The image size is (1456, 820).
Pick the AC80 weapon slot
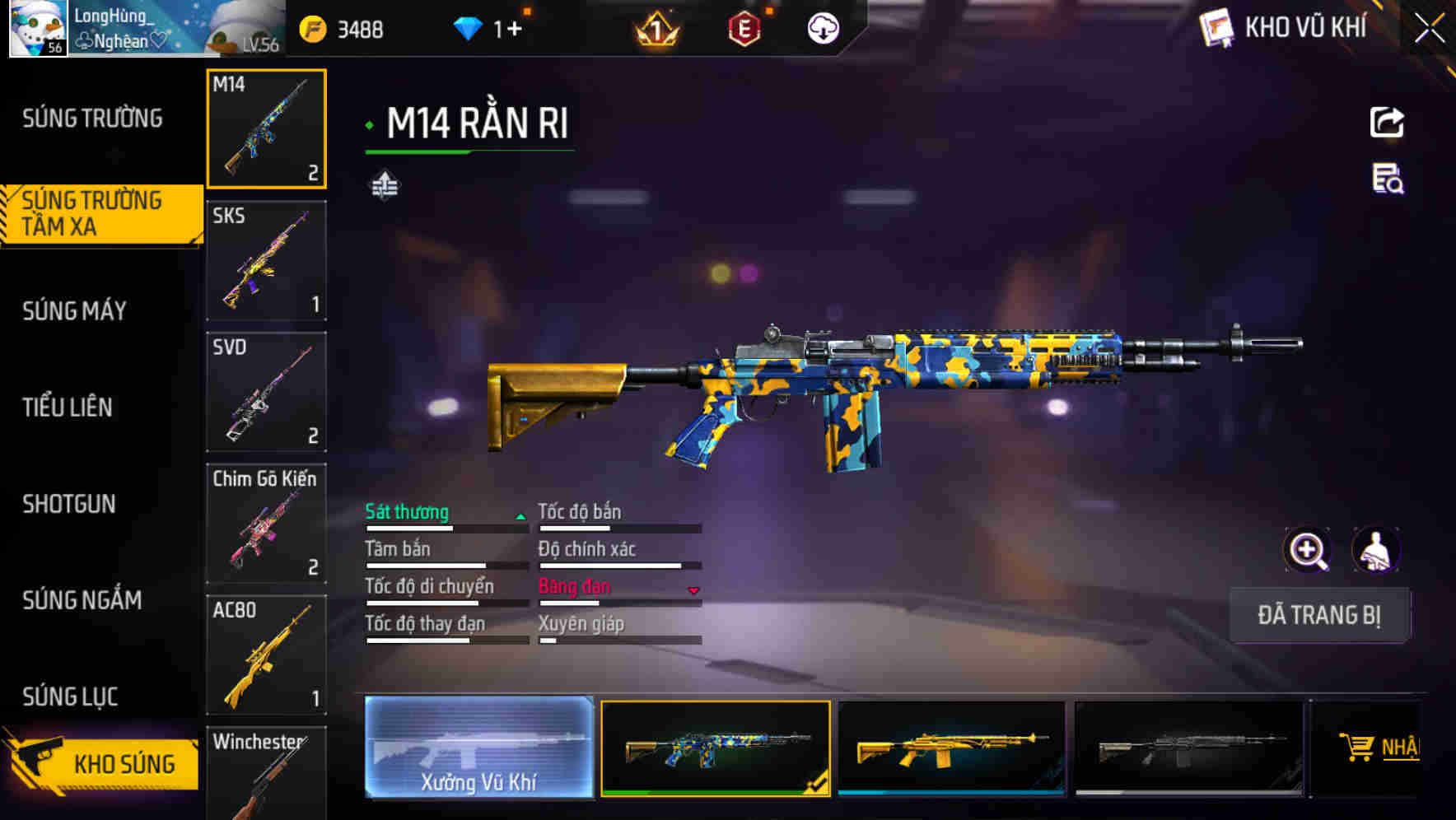coord(266,655)
